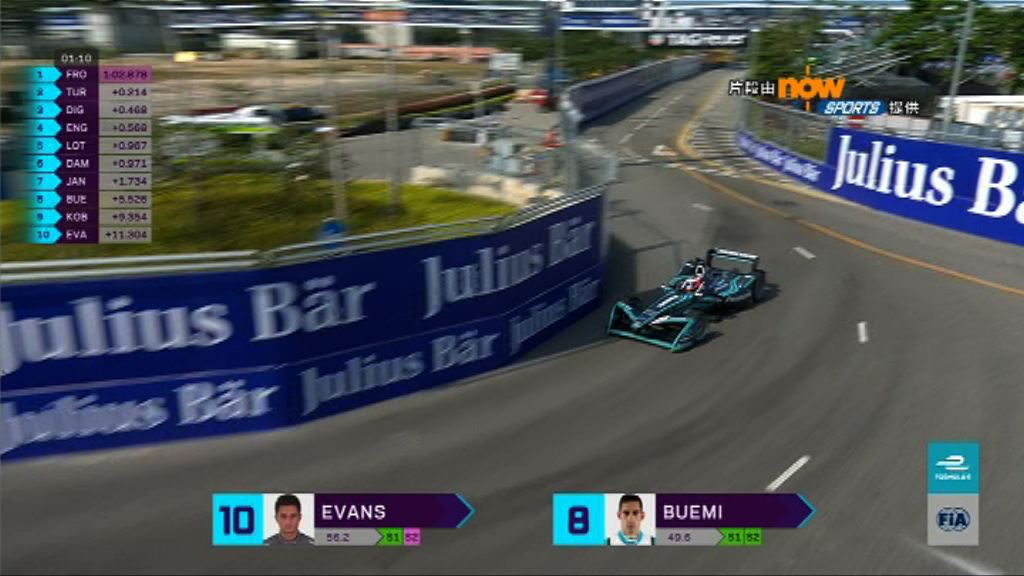Image resolution: width=1024 pixels, height=576 pixels.
Task: Select the JAN row on the timing tower
Action: coord(90,181)
